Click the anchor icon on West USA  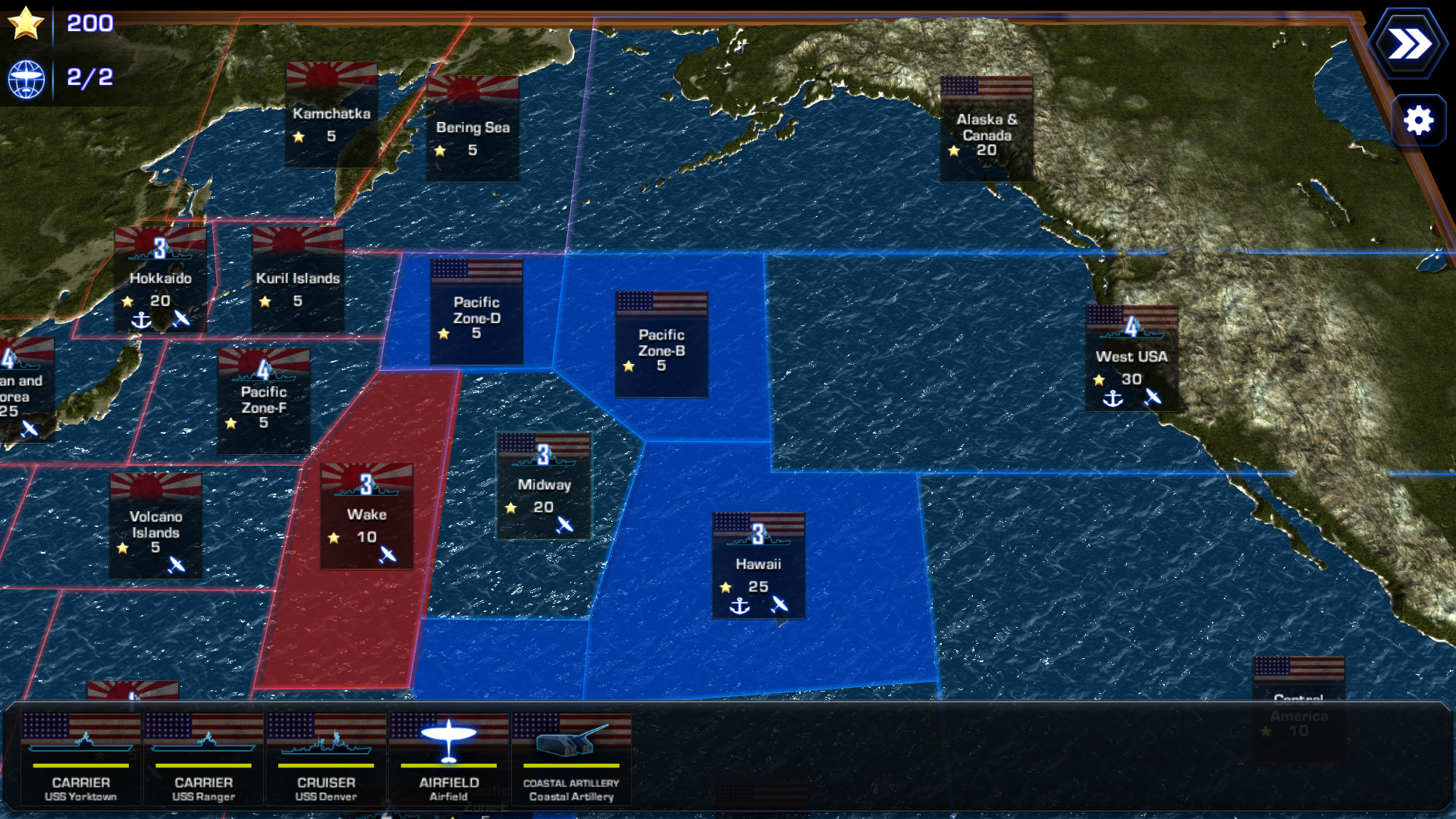click(x=1113, y=398)
